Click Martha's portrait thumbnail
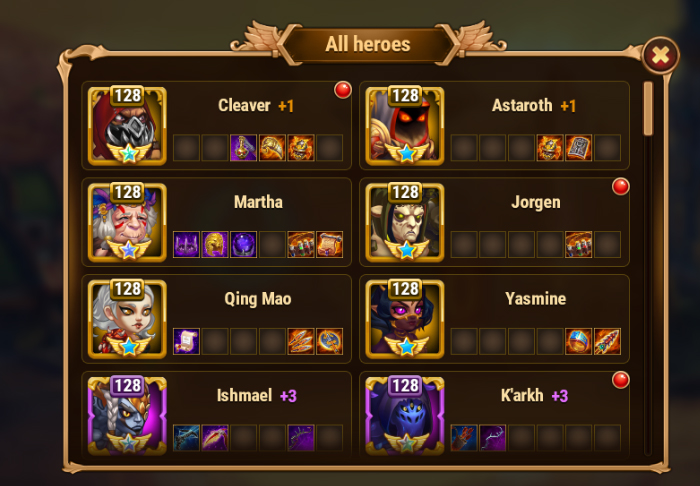This screenshot has height=486, width=700. click(127, 222)
